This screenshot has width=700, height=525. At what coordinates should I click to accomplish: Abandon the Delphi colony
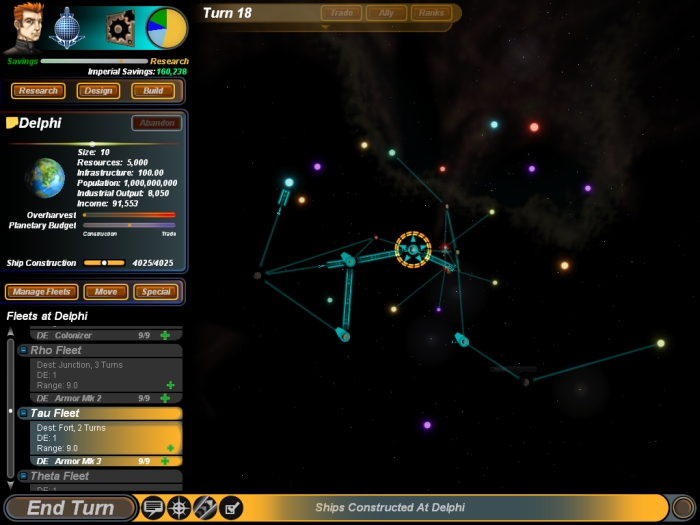[156, 123]
